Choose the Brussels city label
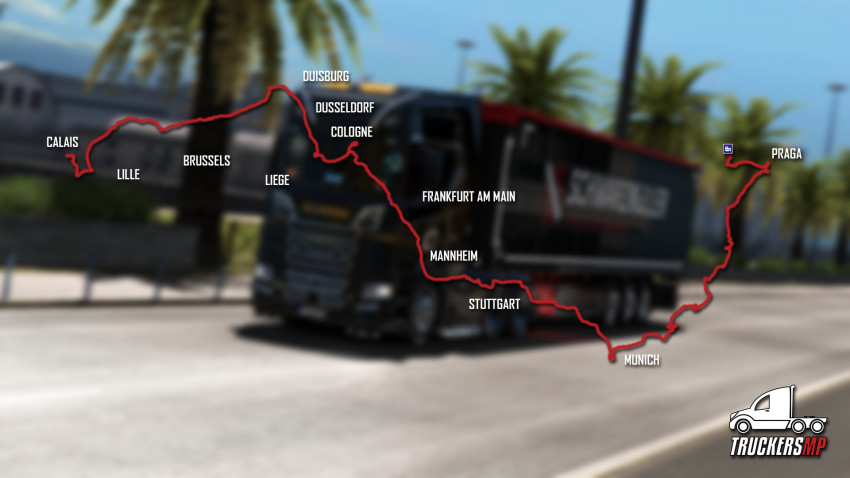Image resolution: width=850 pixels, height=478 pixels. [207, 160]
